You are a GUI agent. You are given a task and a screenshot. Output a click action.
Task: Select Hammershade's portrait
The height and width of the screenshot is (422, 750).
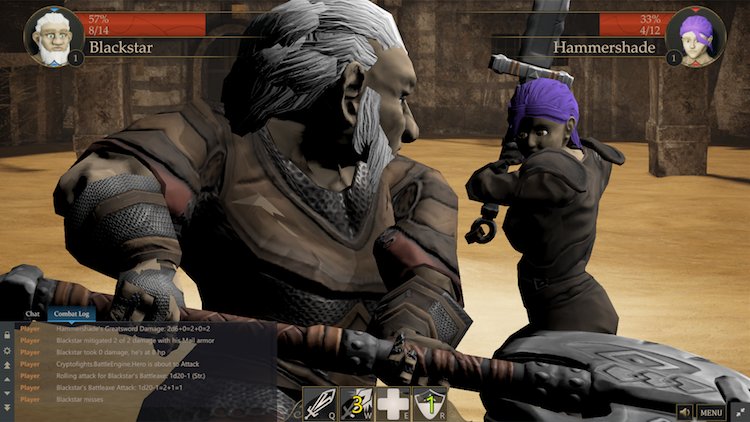[x=696, y=37]
